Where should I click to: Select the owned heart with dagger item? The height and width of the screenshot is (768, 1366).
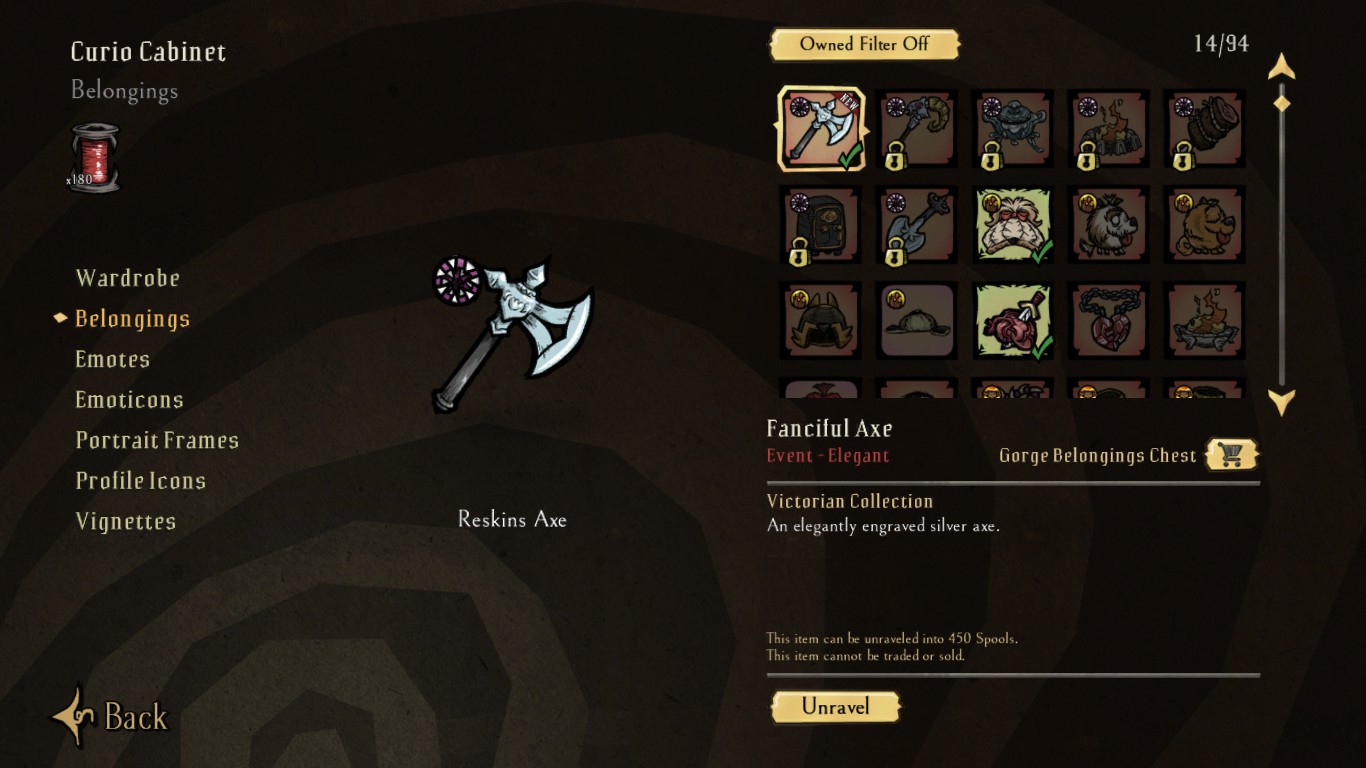coord(1013,322)
